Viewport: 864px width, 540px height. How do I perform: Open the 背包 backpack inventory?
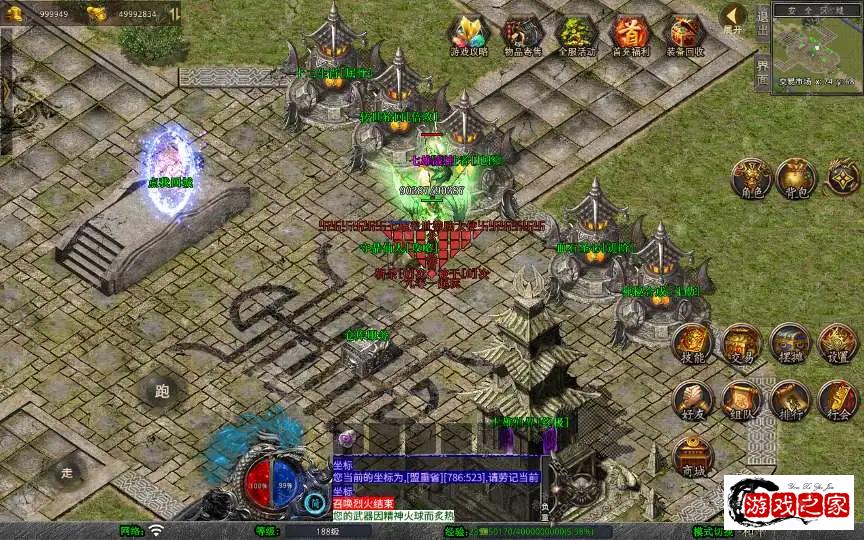797,178
